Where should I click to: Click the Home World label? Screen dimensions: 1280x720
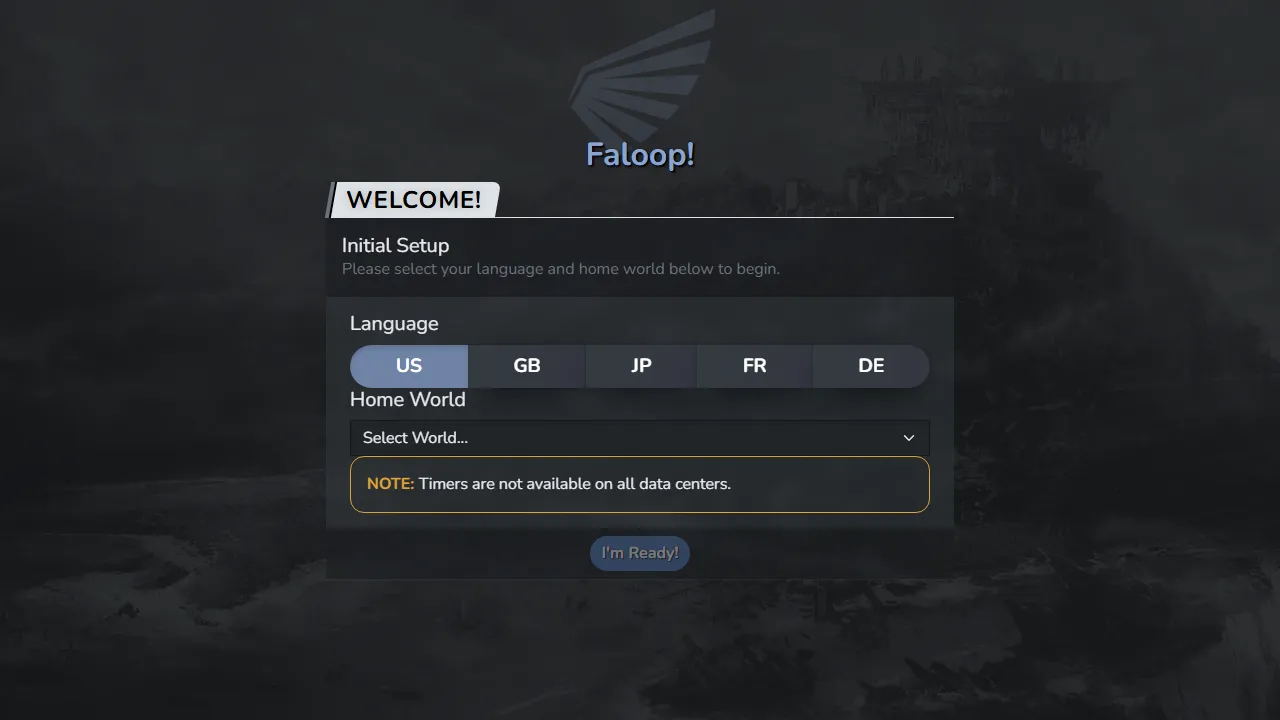click(407, 399)
